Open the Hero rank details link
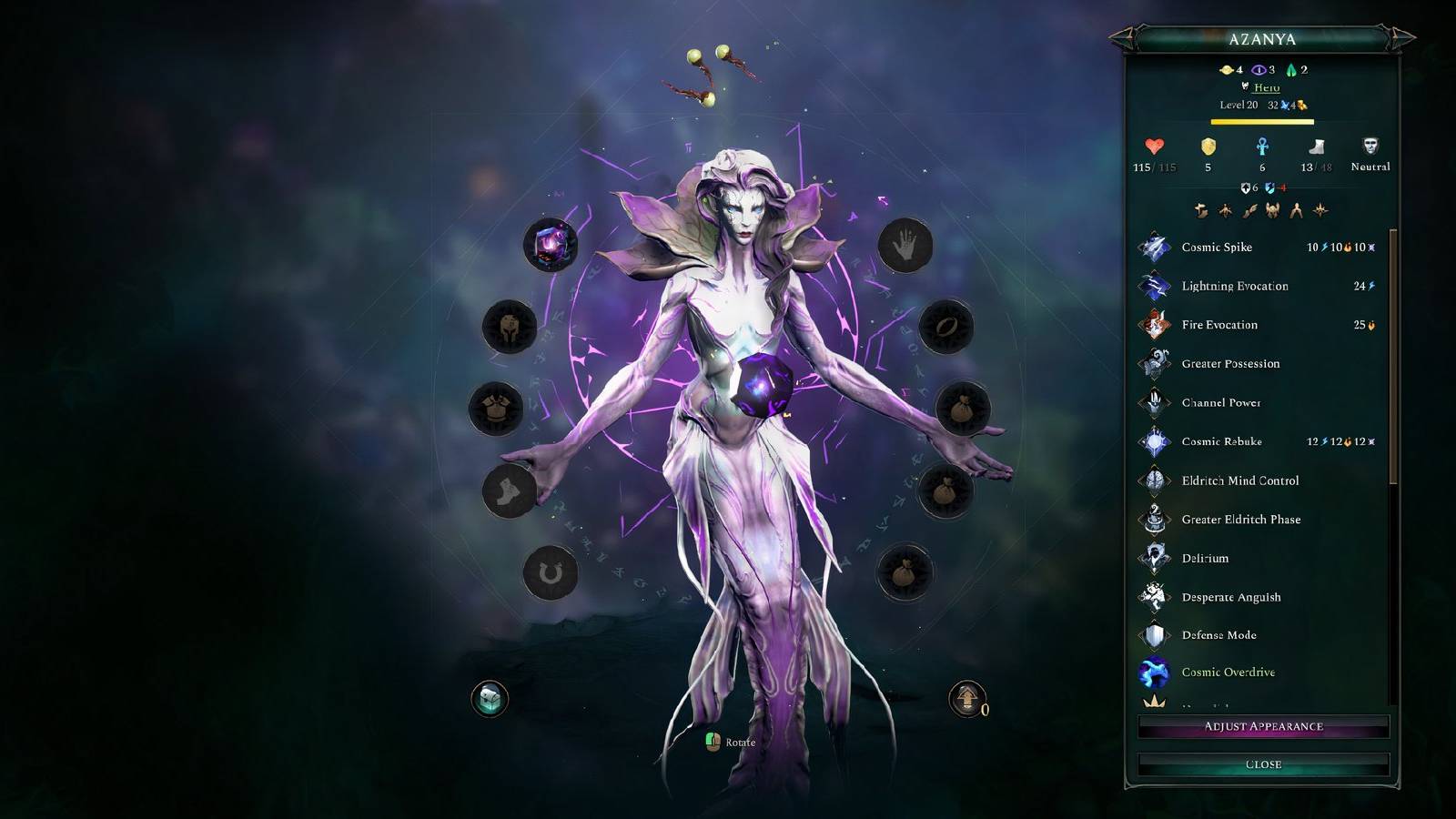The height and width of the screenshot is (819, 1456). [1267, 87]
